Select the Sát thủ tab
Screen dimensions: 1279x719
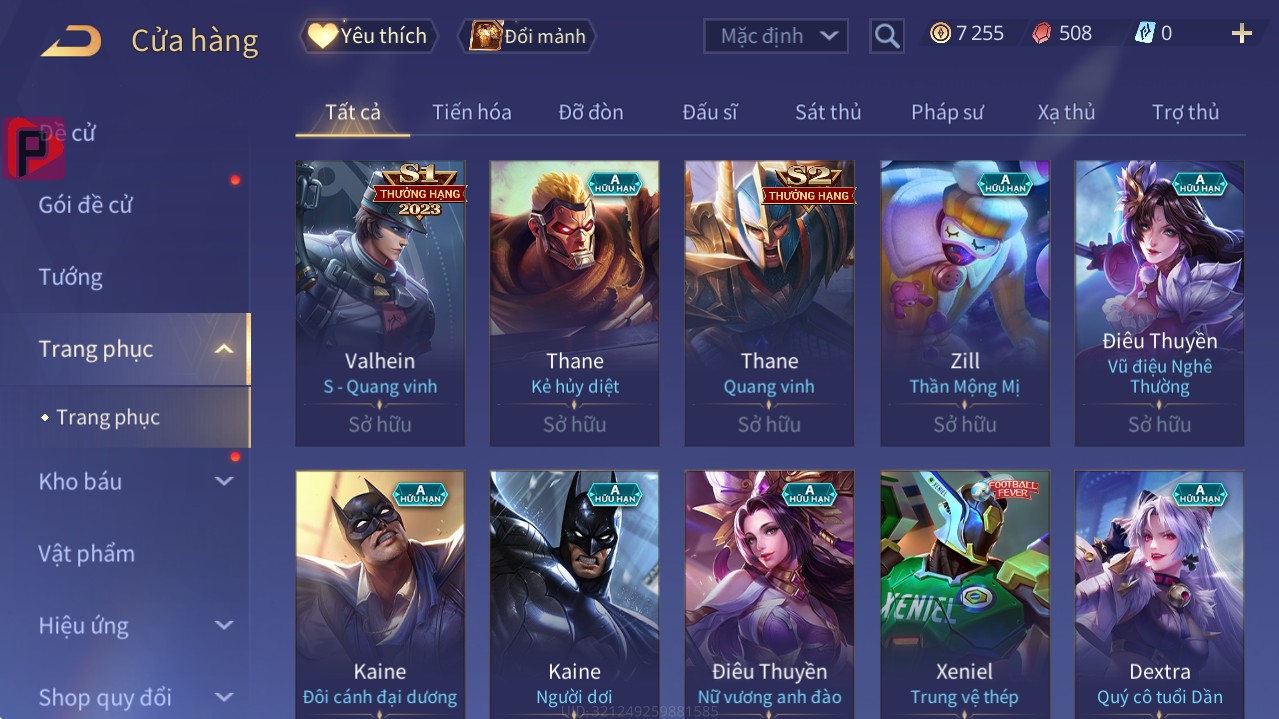pyautogui.click(x=828, y=112)
